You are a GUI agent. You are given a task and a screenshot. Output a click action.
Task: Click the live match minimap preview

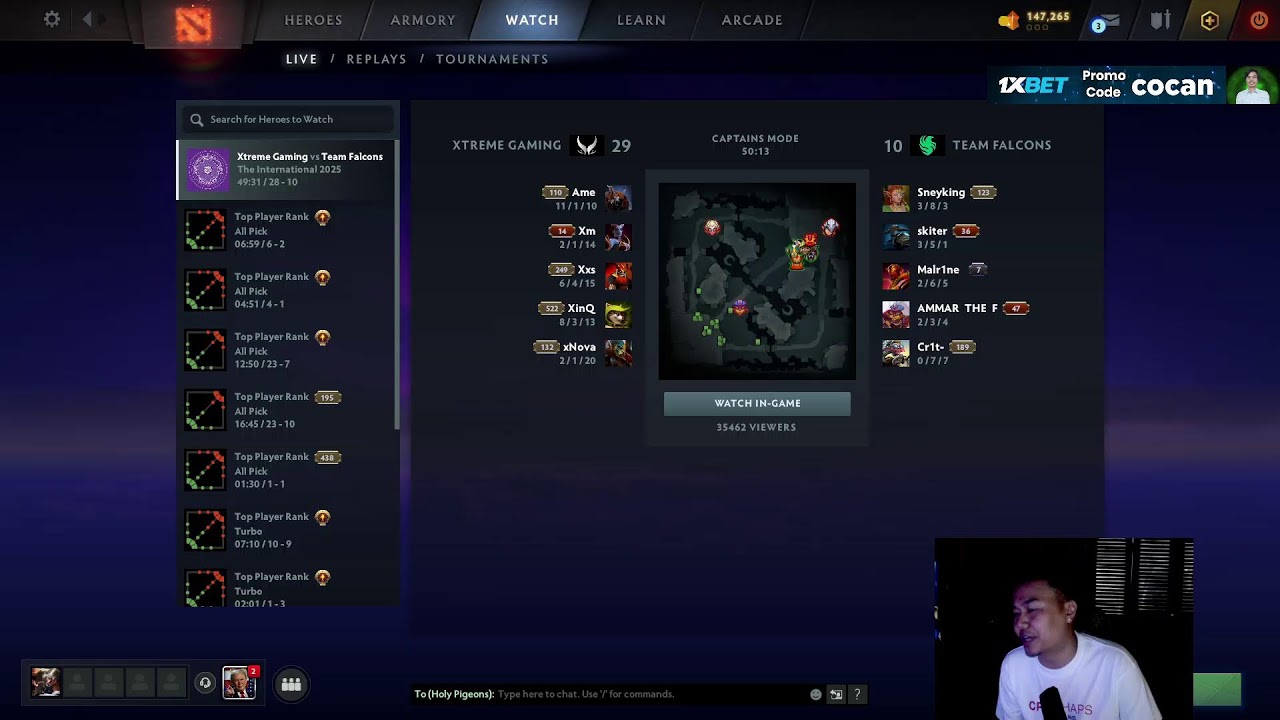757,281
